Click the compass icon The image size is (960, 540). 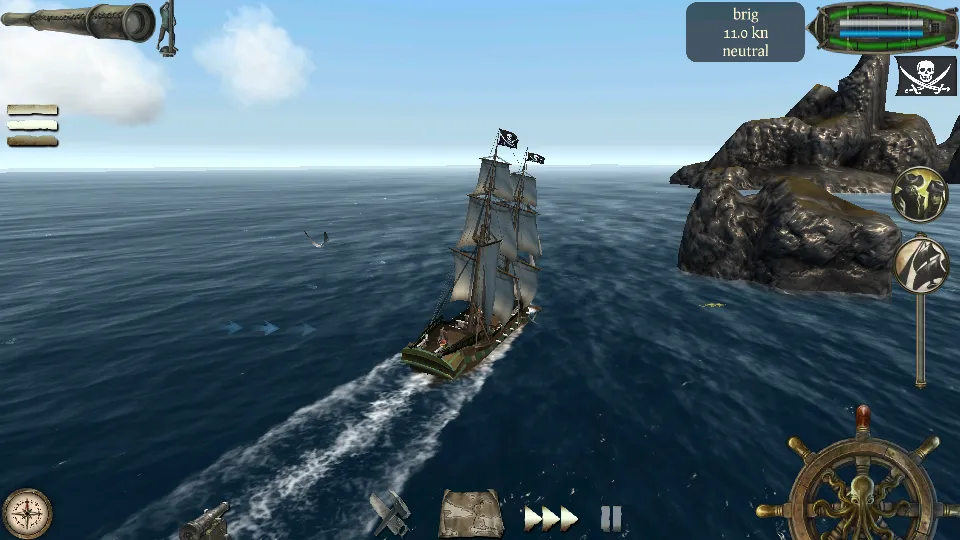(x=27, y=513)
